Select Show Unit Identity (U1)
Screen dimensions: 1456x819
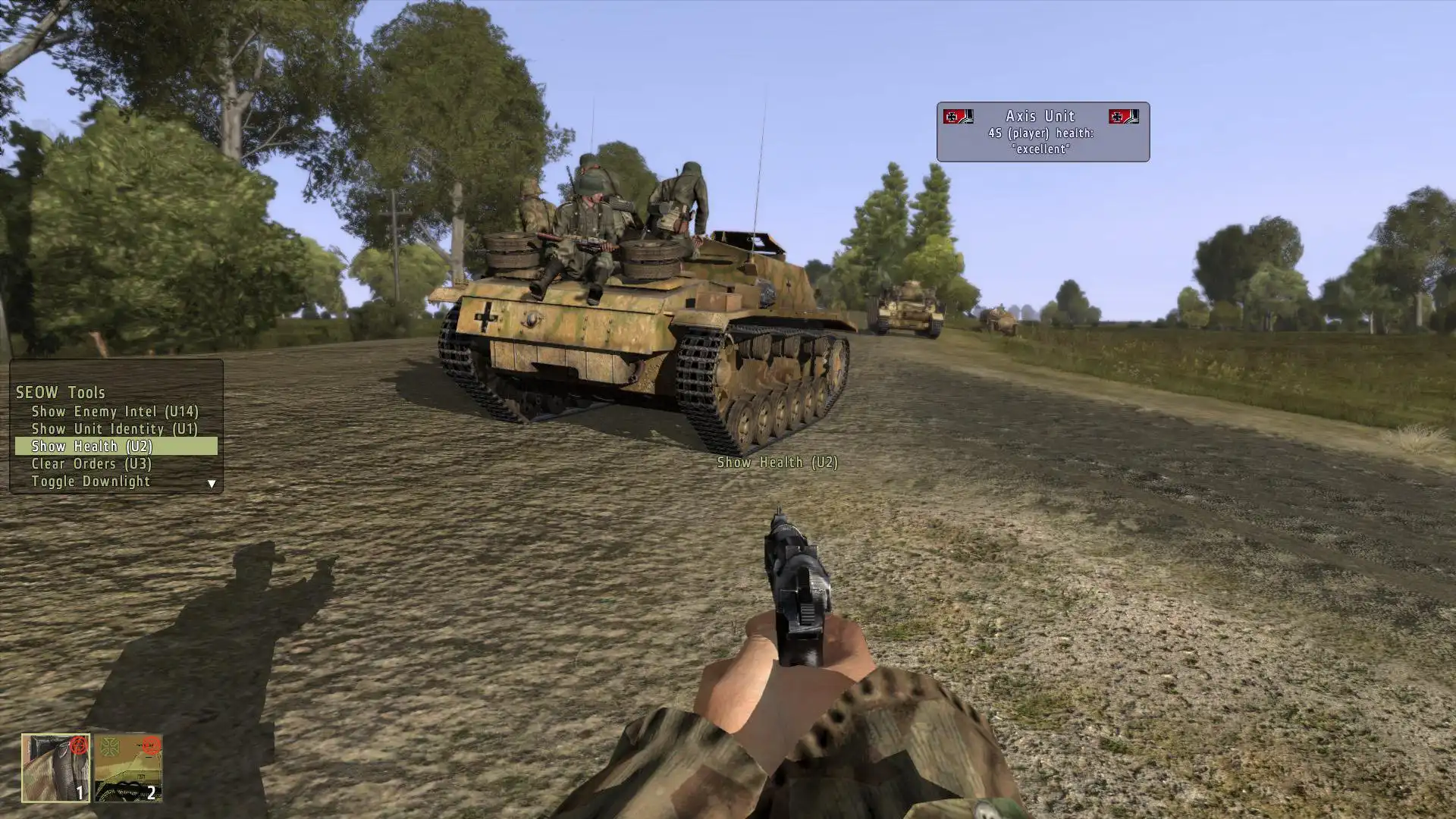[x=115, y=428]
